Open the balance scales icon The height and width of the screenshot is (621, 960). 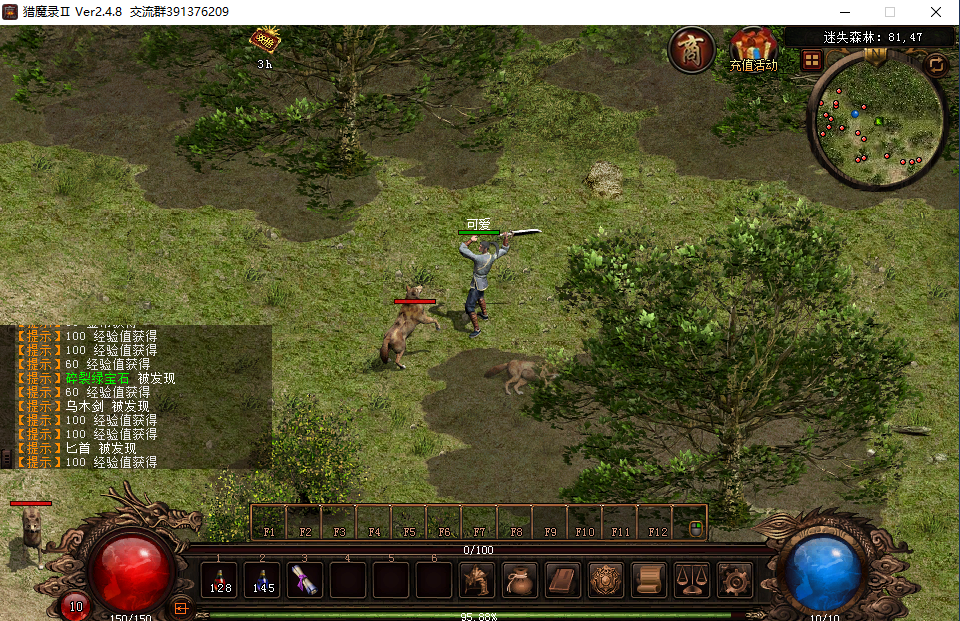pos(692,580)
